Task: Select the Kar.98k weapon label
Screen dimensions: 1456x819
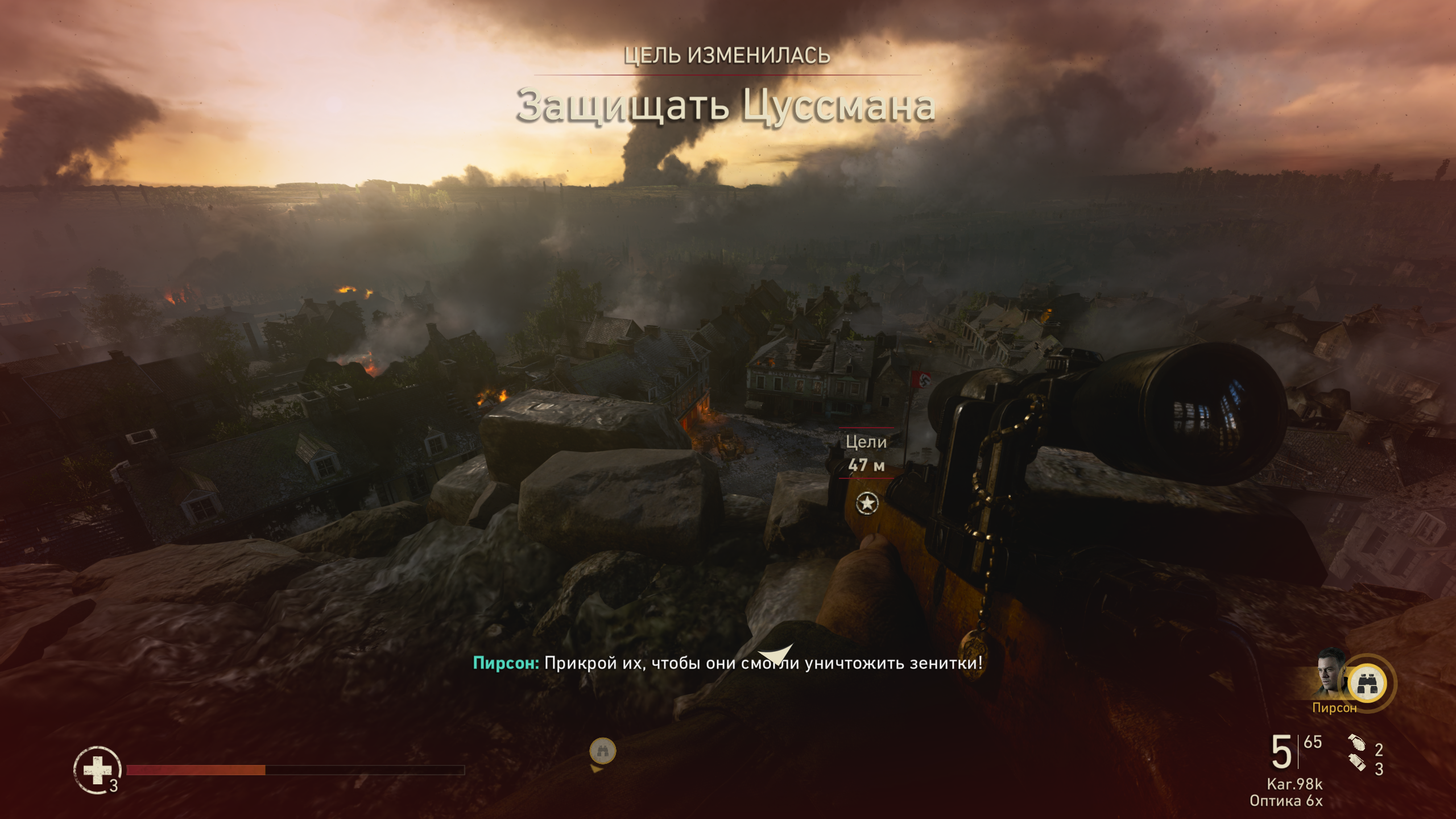Action: [1294, 784]
